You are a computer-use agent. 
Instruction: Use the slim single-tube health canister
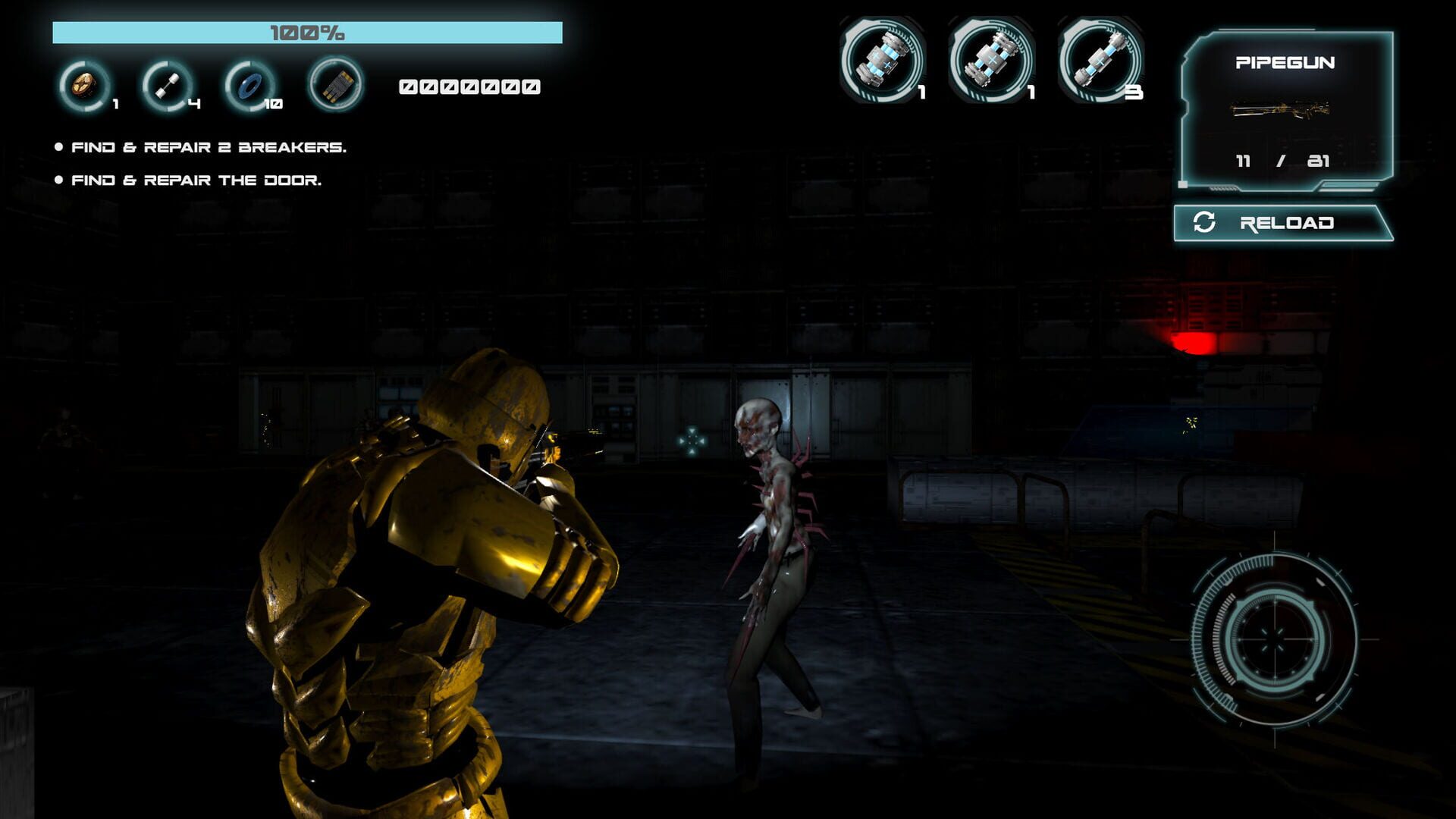click(x=1100, y=59)
